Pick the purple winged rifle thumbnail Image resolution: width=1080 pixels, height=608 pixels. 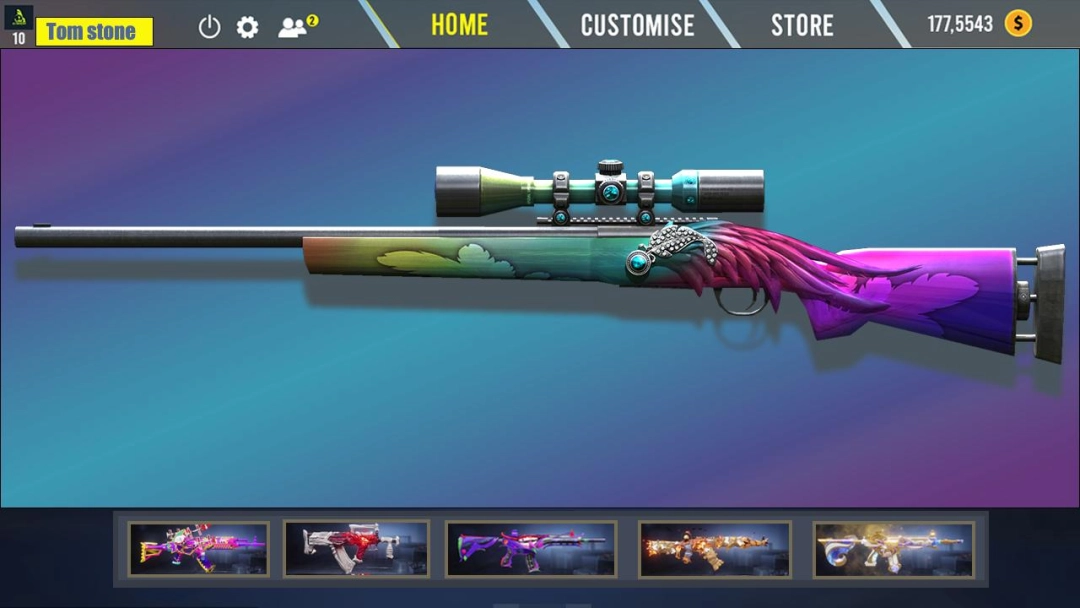(530, 549)
